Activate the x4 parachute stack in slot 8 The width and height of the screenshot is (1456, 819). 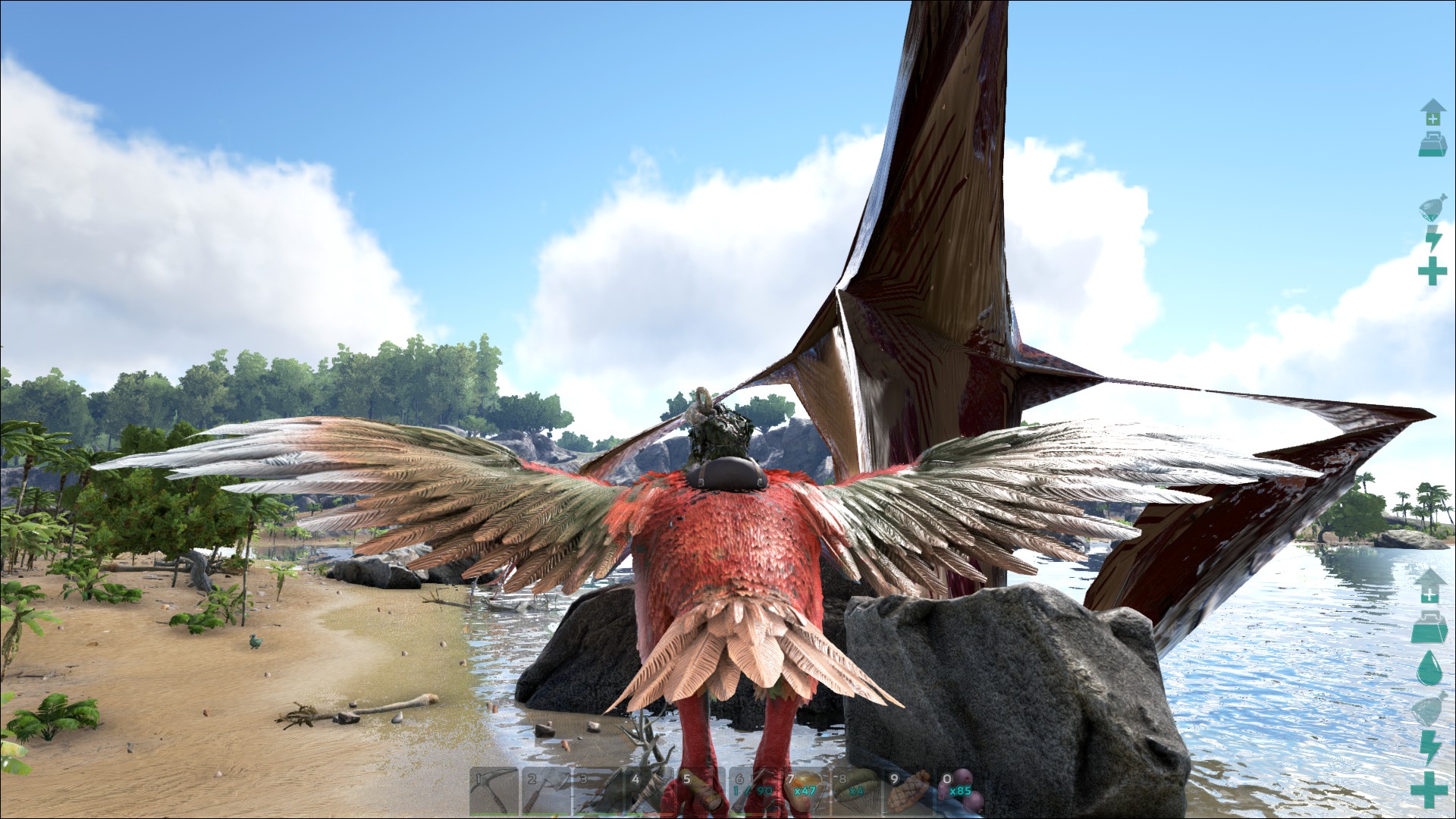(x=855, y=792)
